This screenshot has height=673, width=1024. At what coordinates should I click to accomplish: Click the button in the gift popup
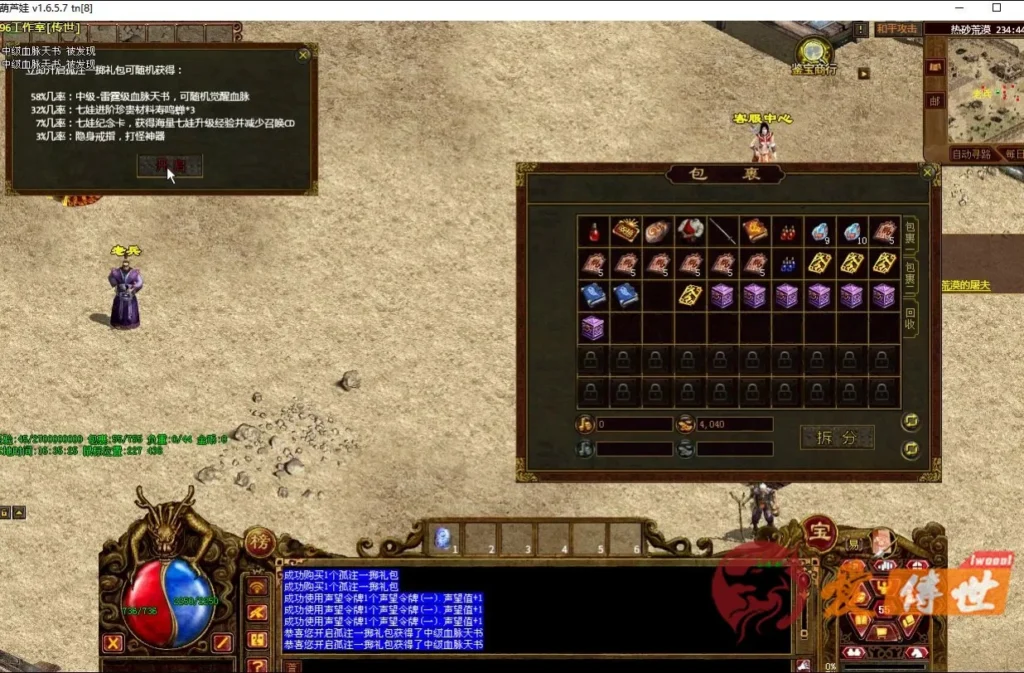tap(170, 166)
